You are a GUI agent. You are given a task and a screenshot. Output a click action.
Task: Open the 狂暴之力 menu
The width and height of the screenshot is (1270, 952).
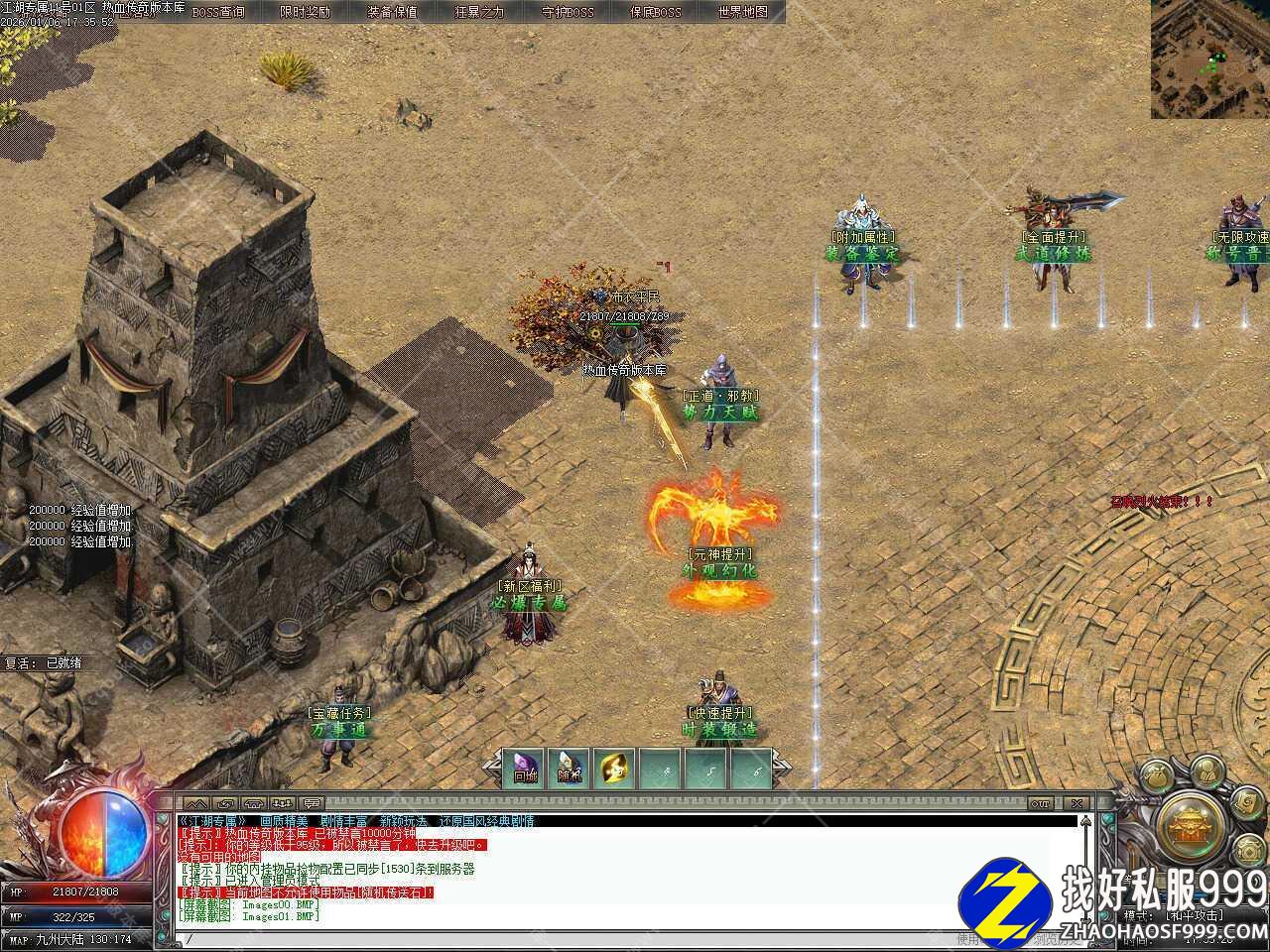tap(479, 12)
